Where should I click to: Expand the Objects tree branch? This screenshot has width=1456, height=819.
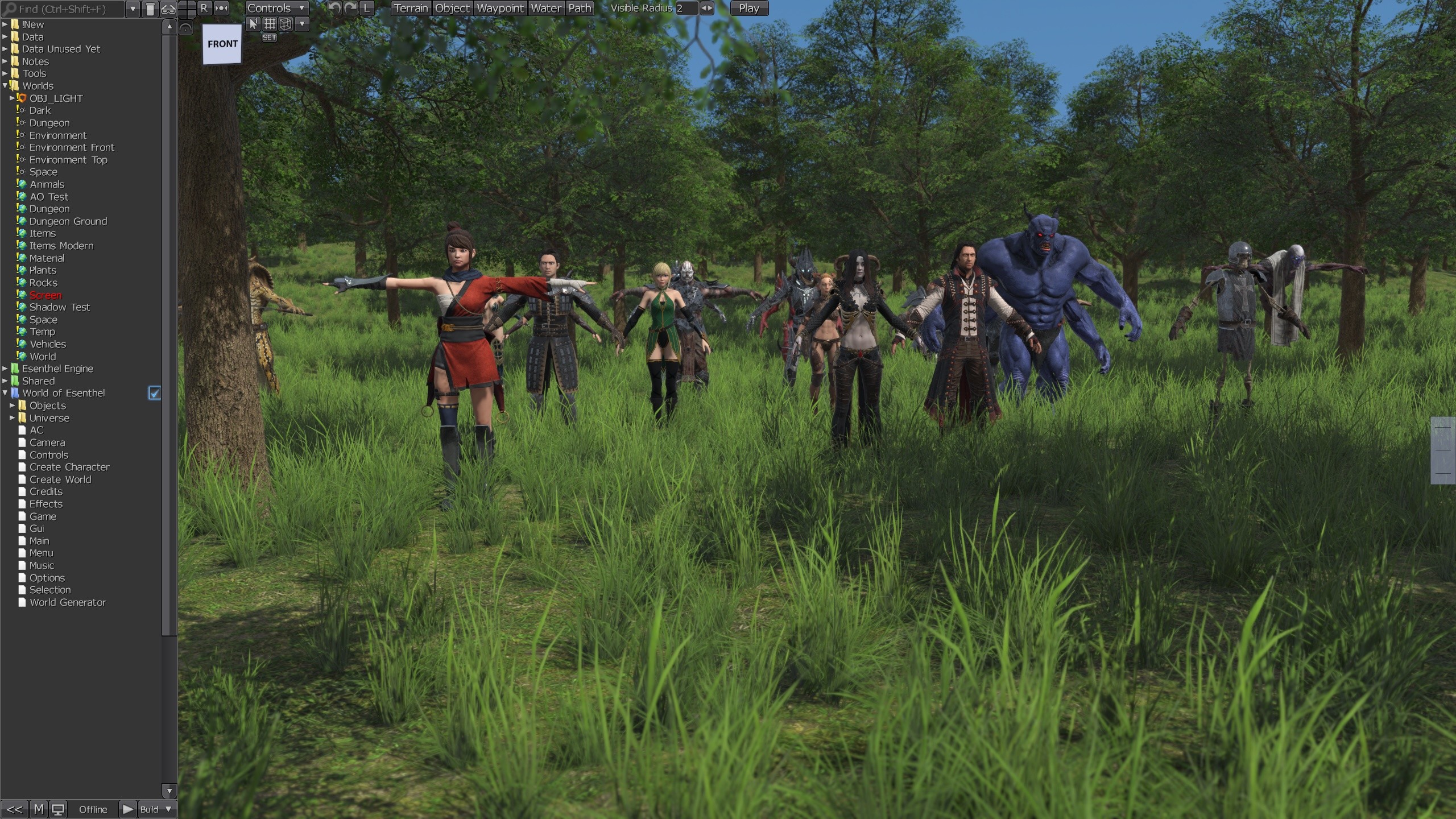click(12, 405)
